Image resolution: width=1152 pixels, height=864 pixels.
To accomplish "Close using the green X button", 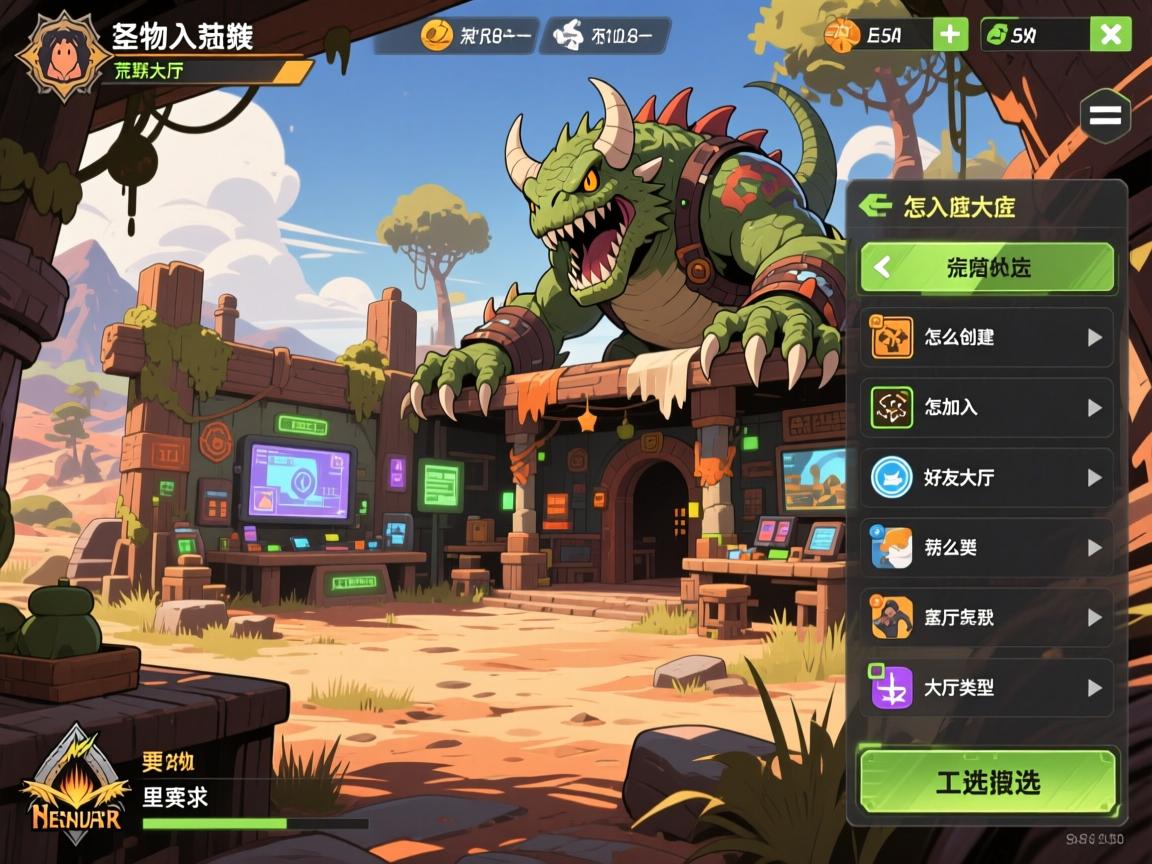I will (1109, 35).
